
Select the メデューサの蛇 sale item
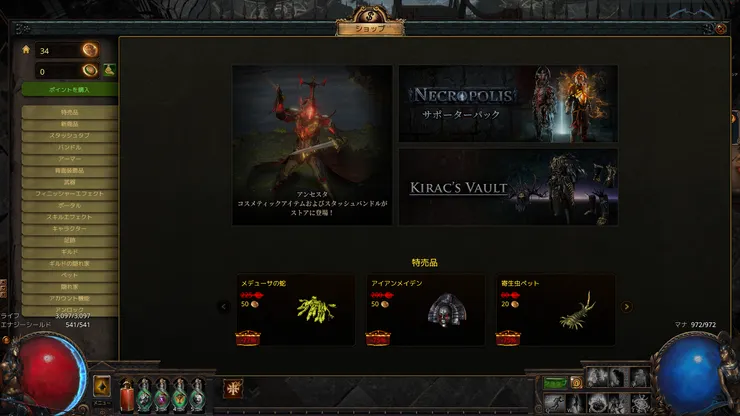(x=296, y=310)
